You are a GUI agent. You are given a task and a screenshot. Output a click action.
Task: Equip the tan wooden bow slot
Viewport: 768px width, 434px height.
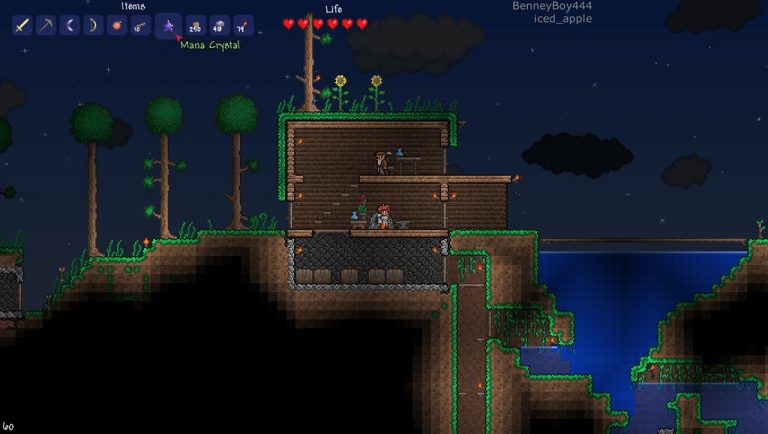coord(94,25)
